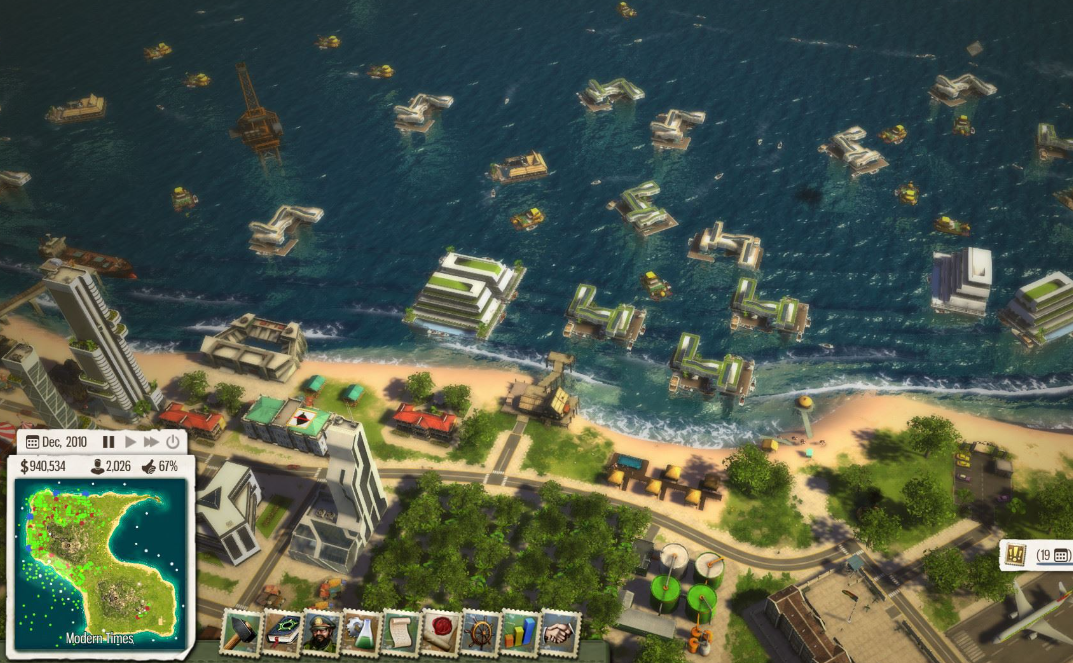The height and width of the screenshot is (663, 1073).
Task: Pause the game with the pause button
Action: pyautogui.click(x=108, y=442)
